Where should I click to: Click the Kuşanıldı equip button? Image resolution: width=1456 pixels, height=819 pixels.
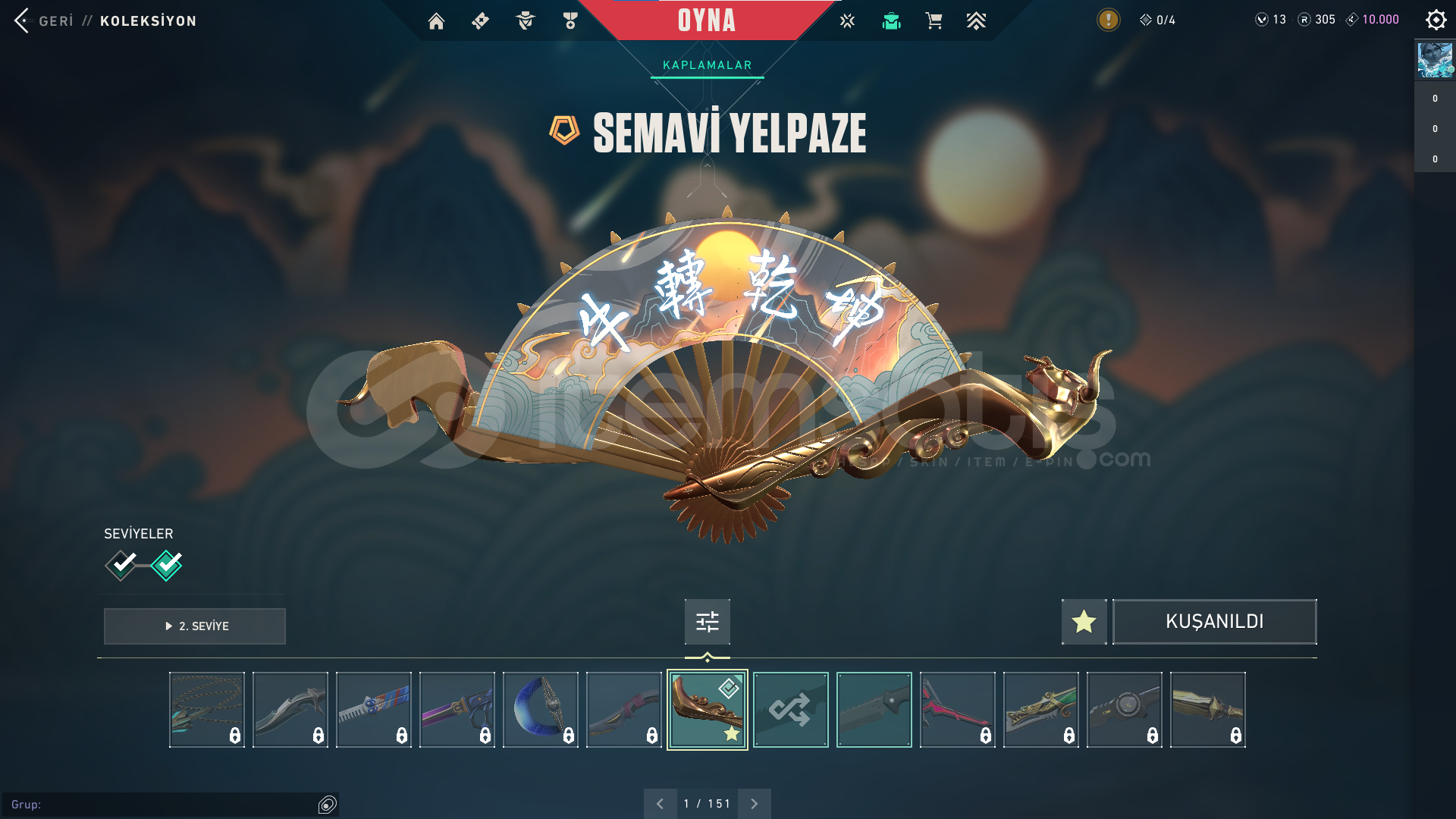click(x=1214, y=622)
